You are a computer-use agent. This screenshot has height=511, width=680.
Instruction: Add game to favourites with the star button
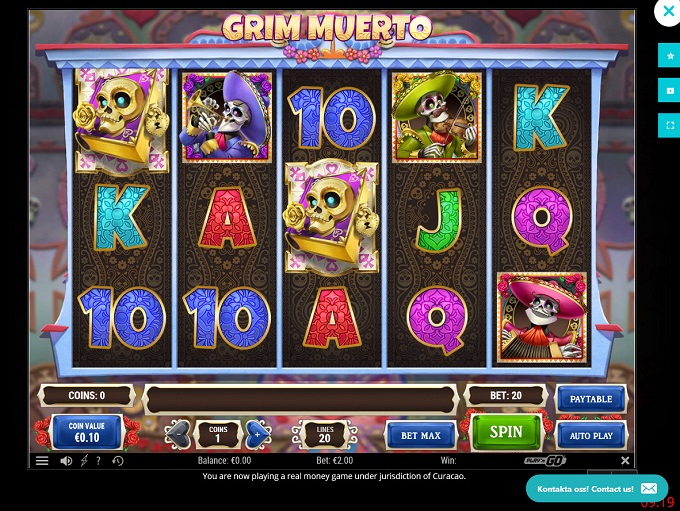(x=668, y=57)
